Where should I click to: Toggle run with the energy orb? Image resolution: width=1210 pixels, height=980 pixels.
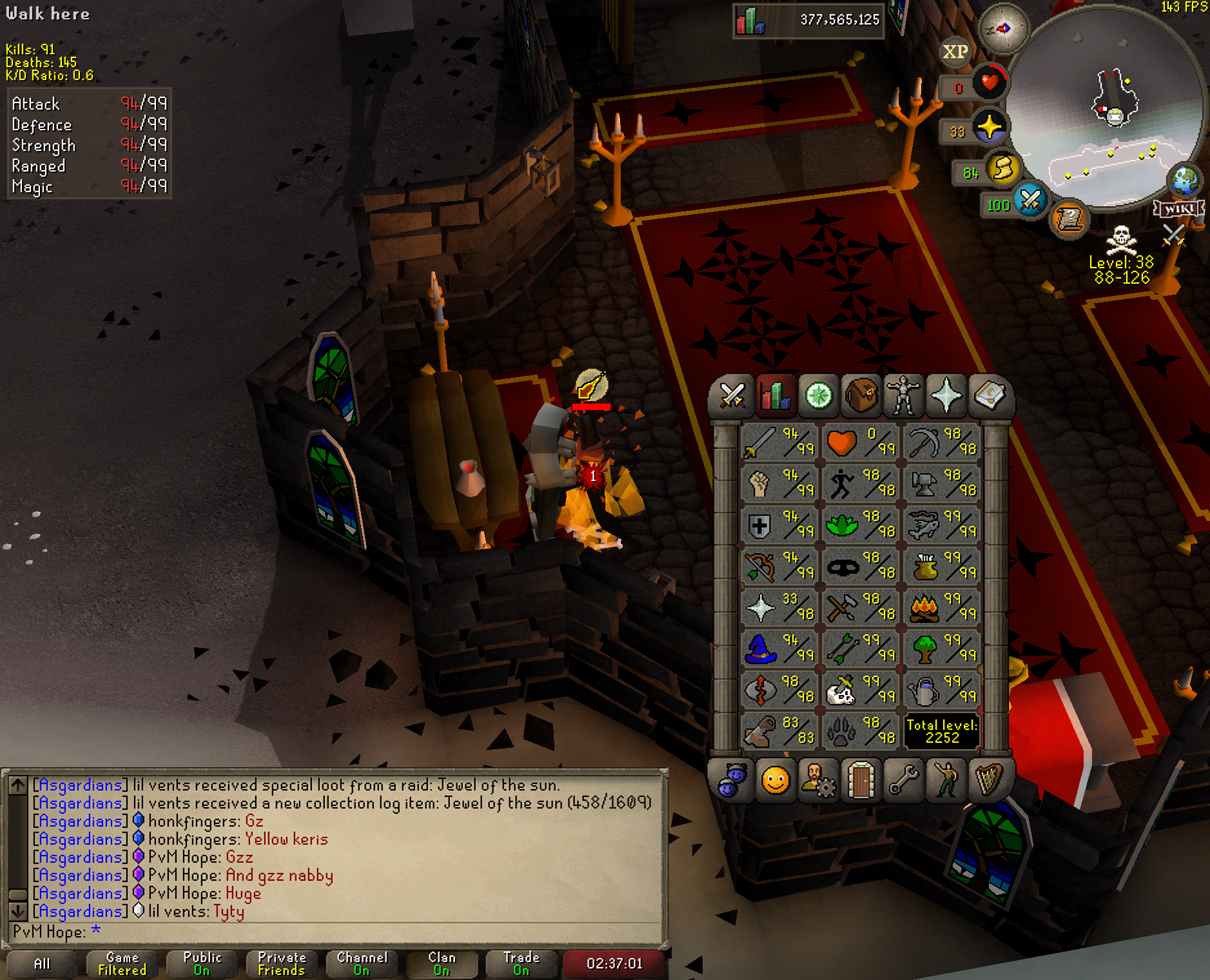[x=1002, y=169]
